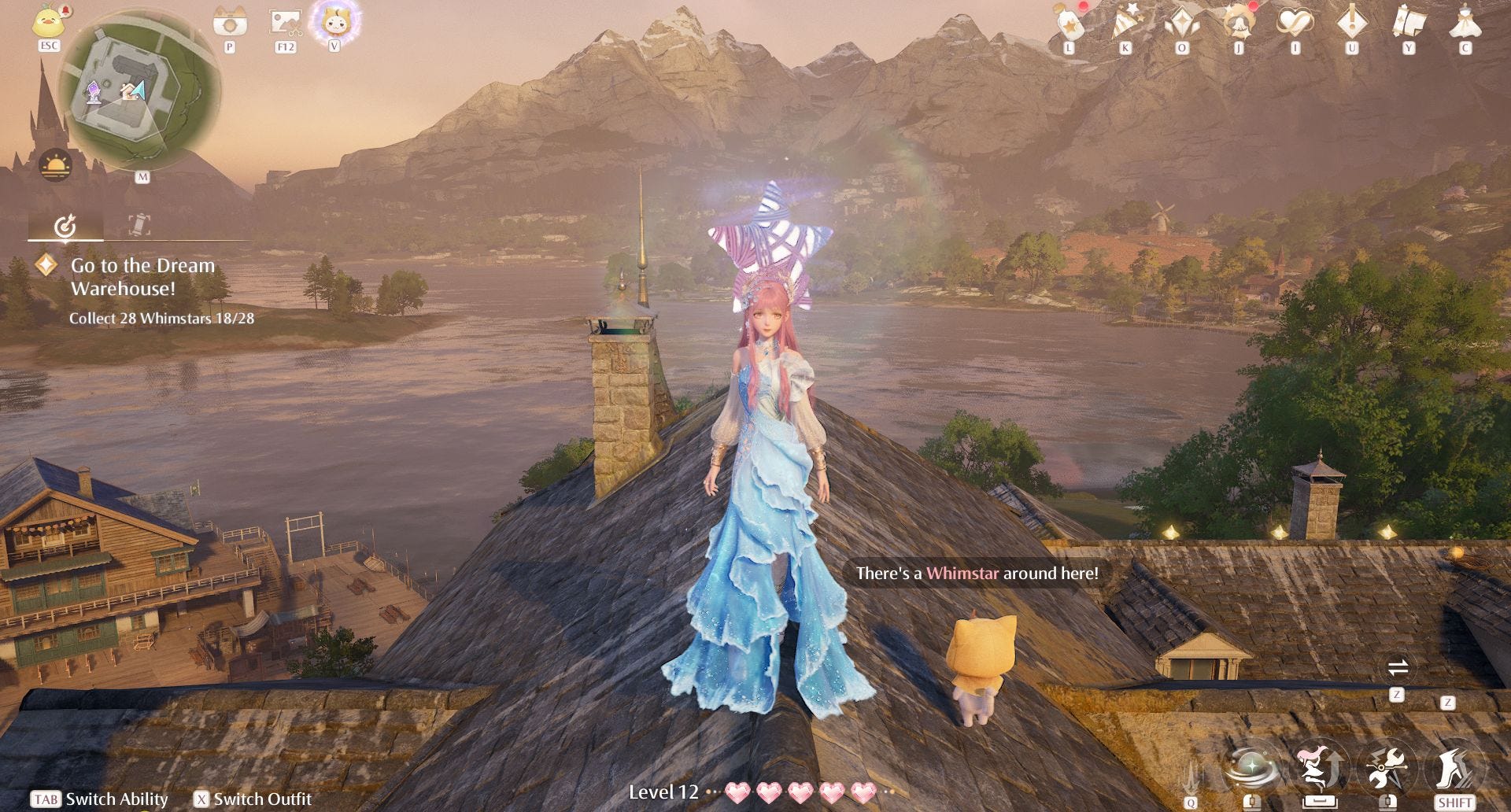Select the glowing Momo cat face icon

click(x=334, y=21)
